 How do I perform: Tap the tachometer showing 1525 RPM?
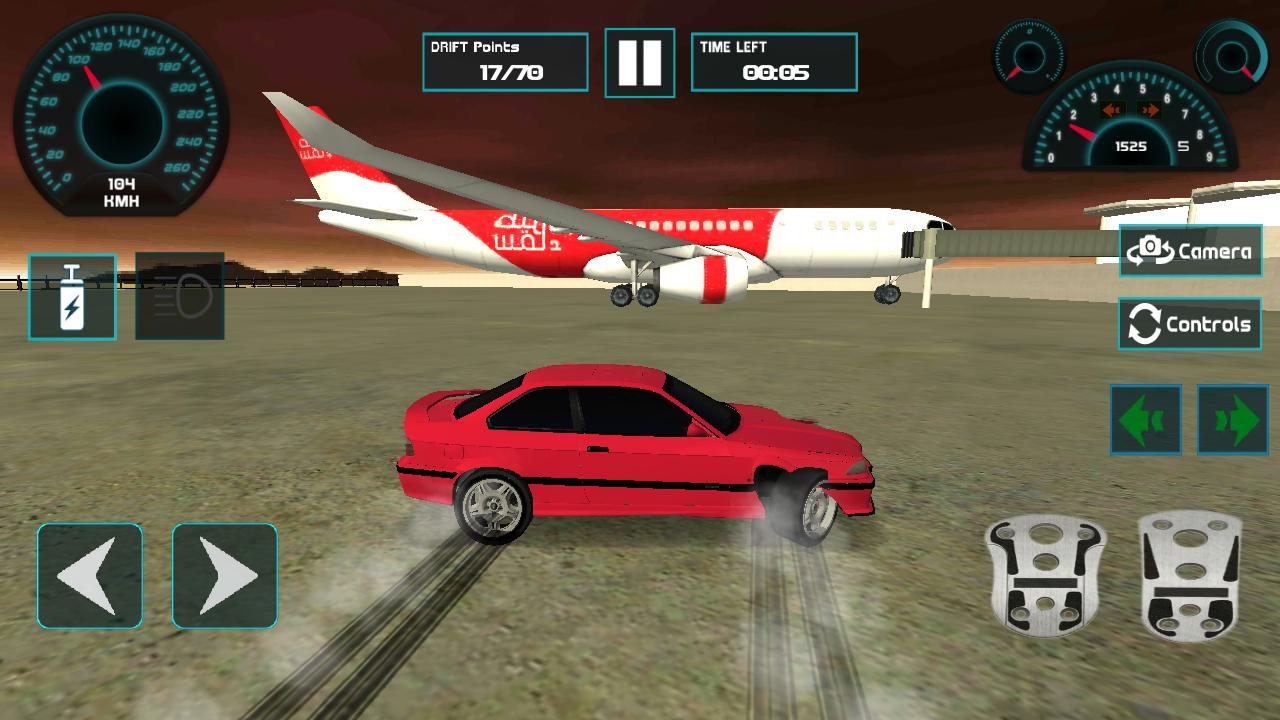[x=1130, y=125]
